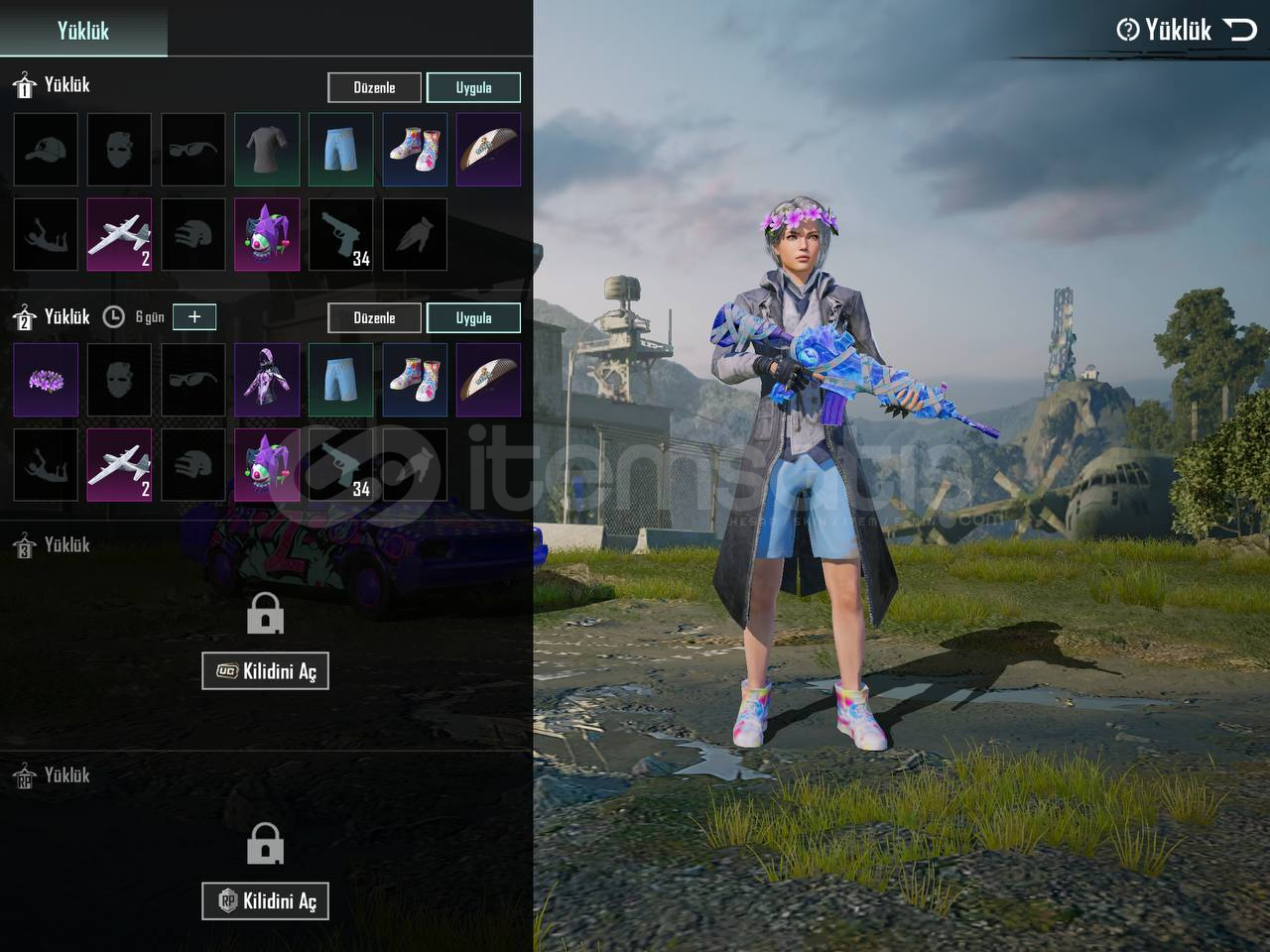Select colorful sneakers in loadout 2
The image size is (1270, 952).
415,380
